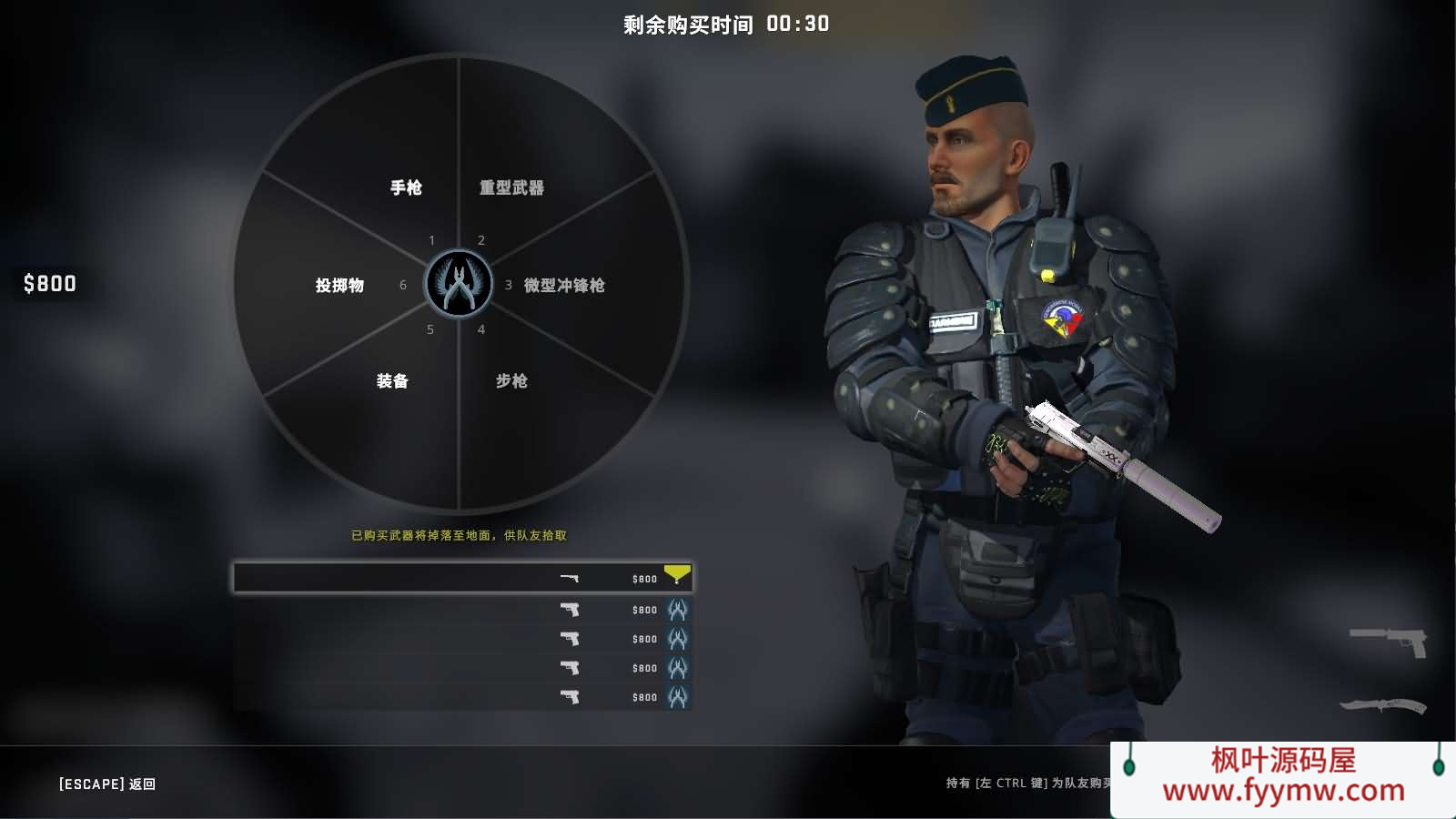Image resolution: width=1456 pixels, height=819 pixels.
Task: Open the 手枪 pistols section
Action: tap(405, 187)
